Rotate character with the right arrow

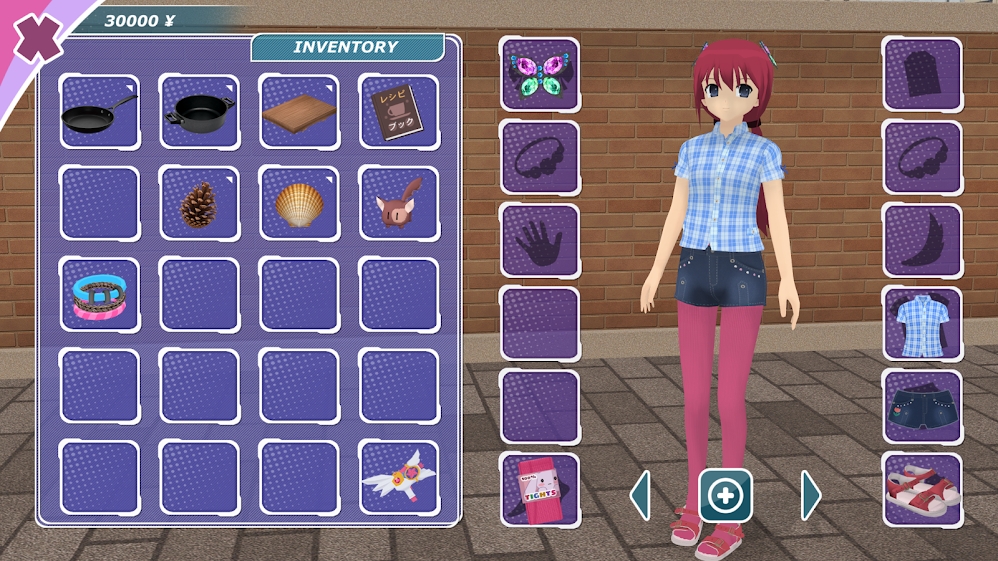(811, 495)
